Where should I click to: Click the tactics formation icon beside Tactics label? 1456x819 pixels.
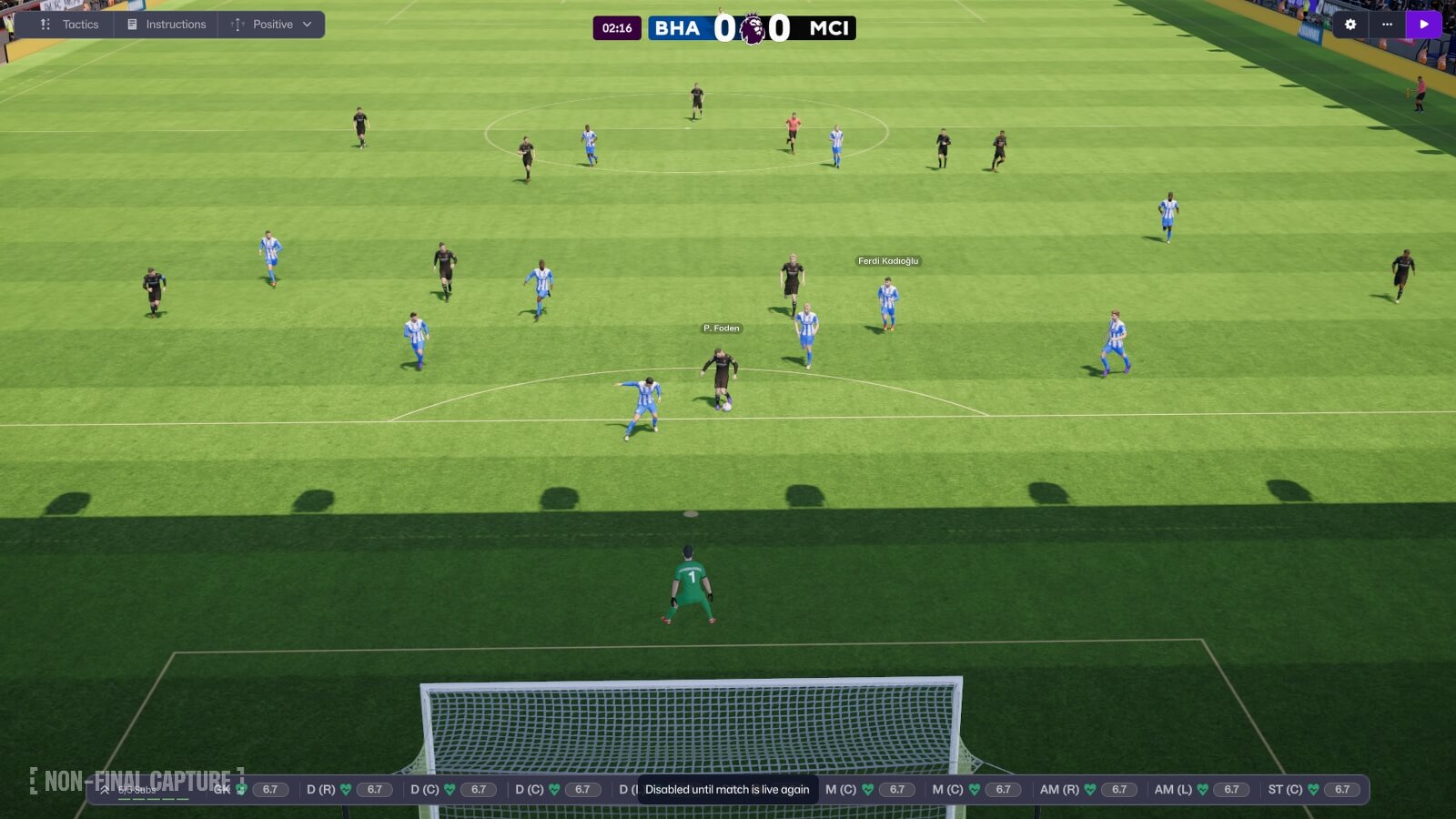click(45, 25)
